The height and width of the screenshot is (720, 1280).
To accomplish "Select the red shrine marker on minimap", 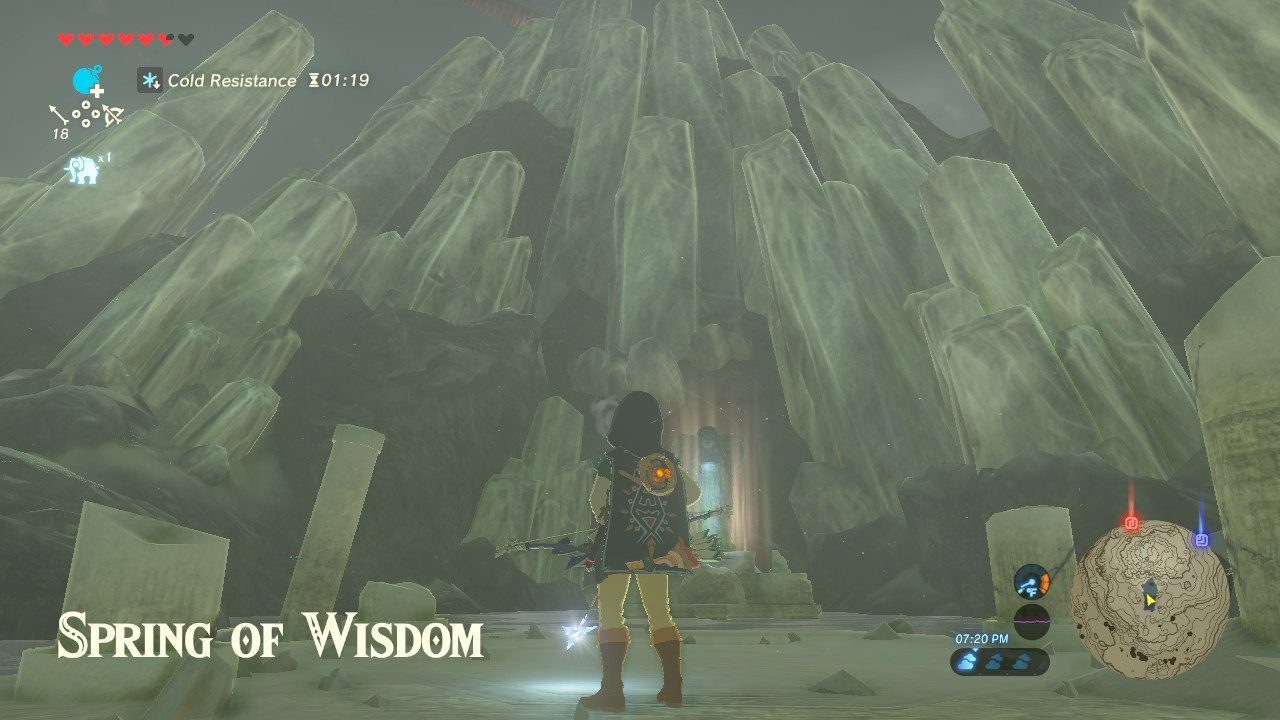I will [1132, 522].
